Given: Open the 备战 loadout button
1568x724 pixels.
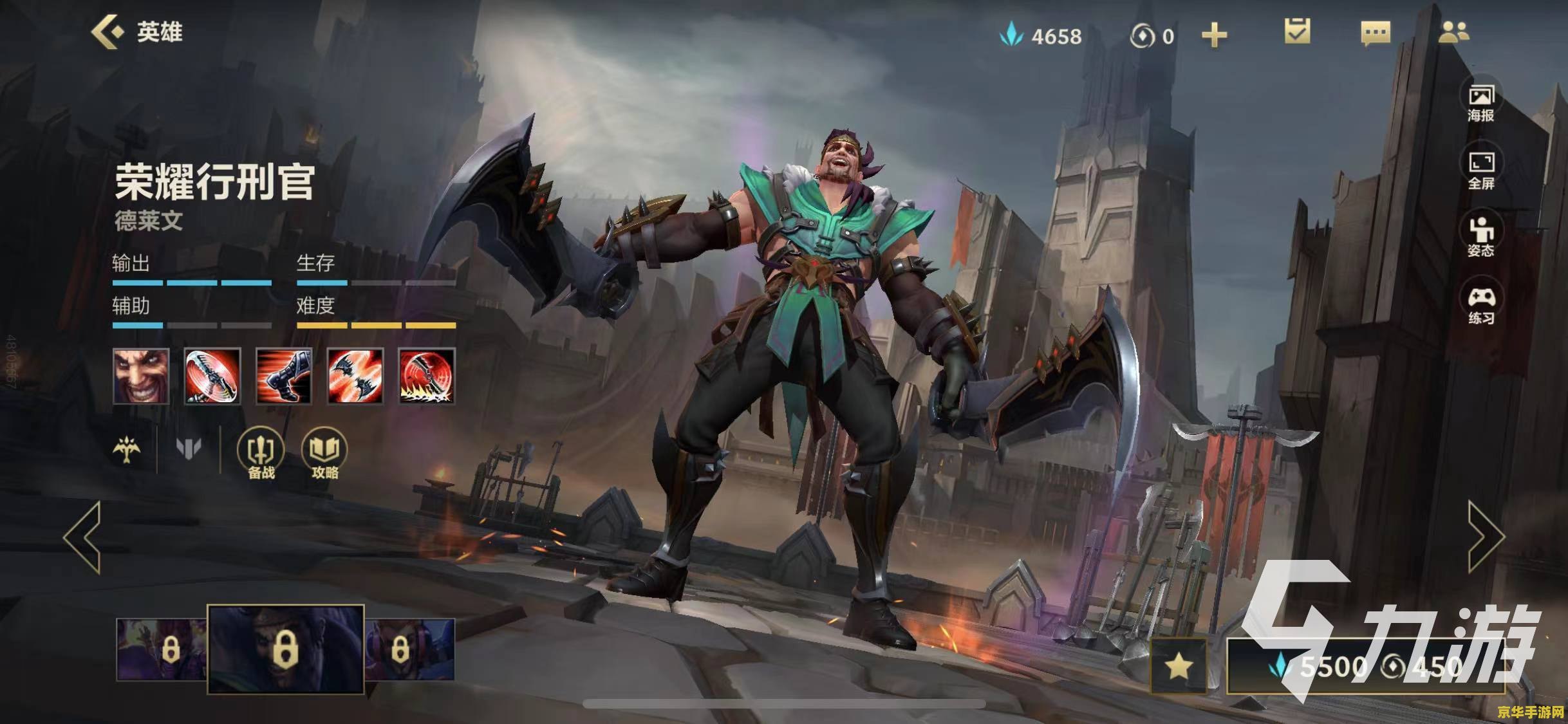Looking at the screenshot, I should [x=261, y=454].
